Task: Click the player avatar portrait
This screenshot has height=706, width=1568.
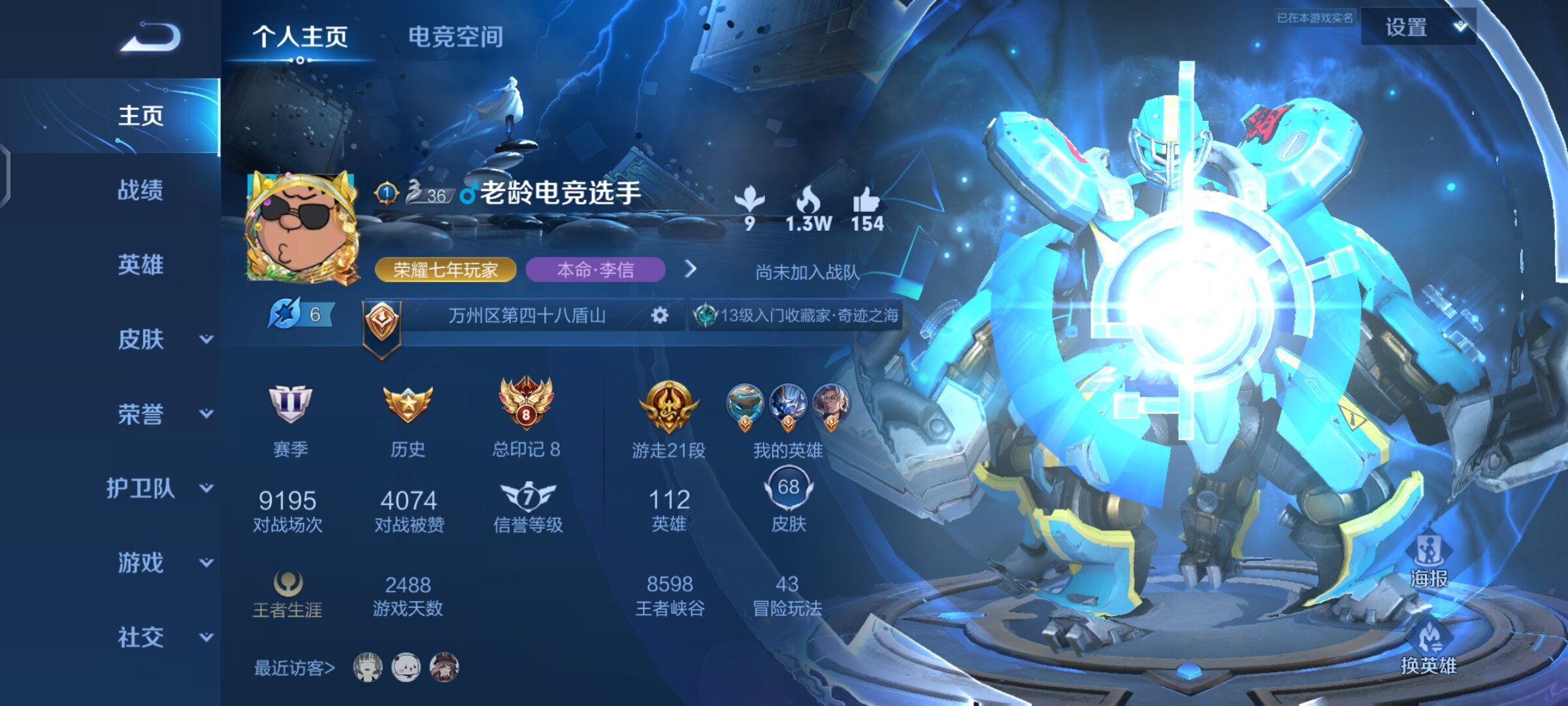Action: pyautogui.click(x=302, y=227)
